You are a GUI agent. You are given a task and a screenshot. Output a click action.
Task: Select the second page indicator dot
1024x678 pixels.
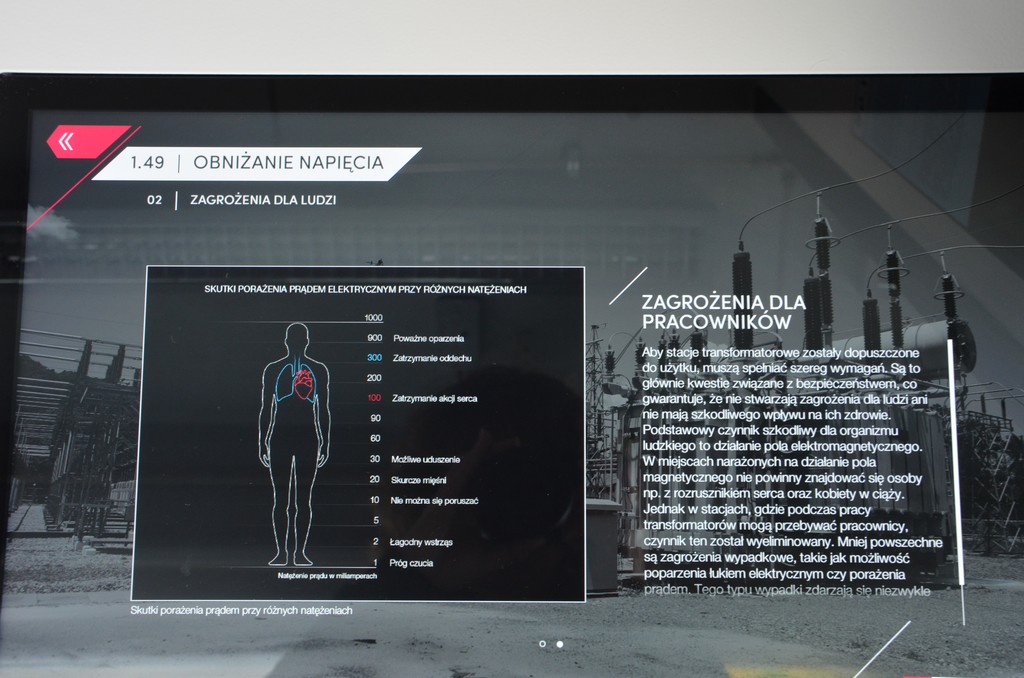(x=559, y=644)
